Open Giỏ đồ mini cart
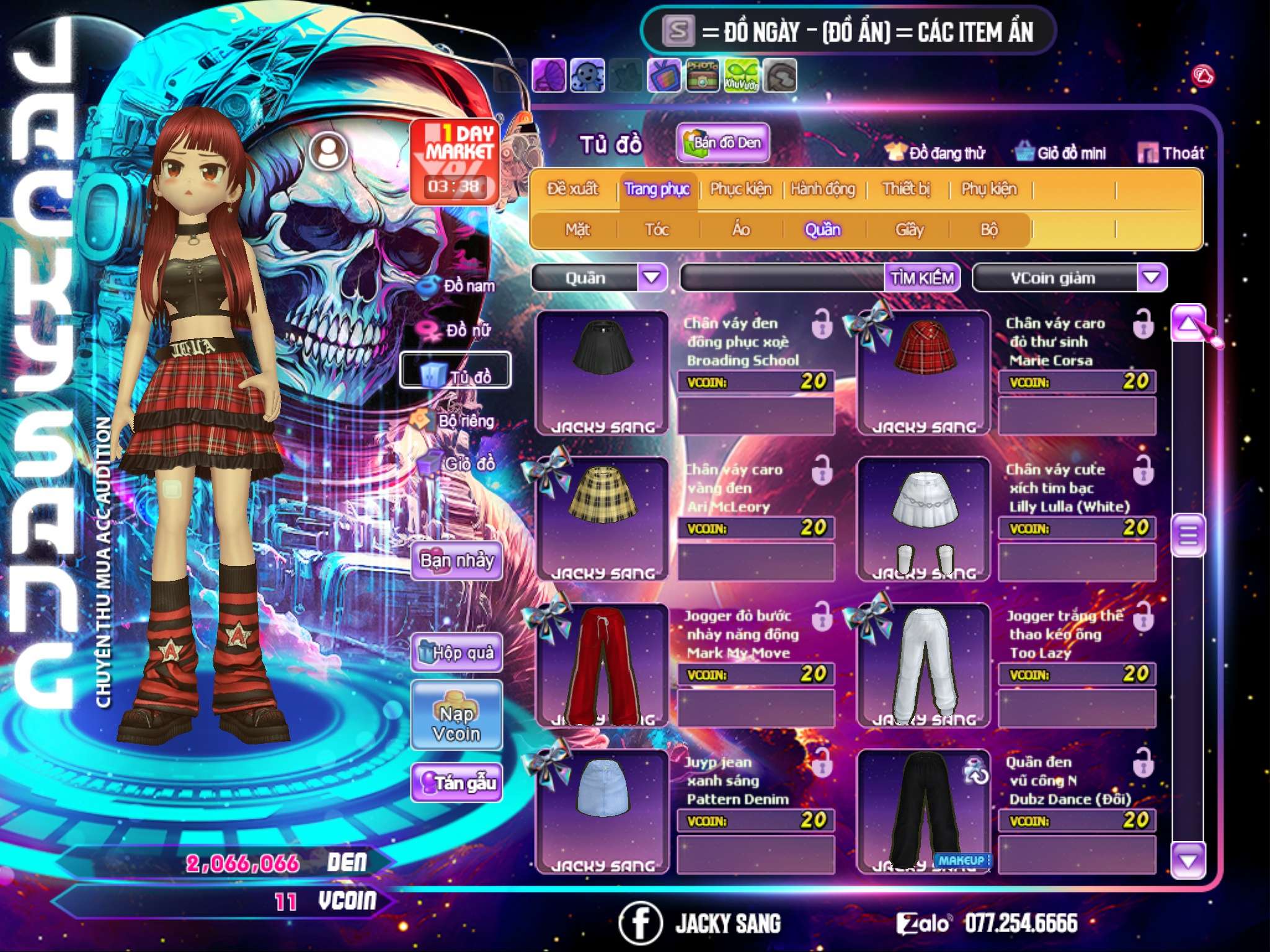The height and width of the screenshot is (952, 1270). click(x=1061, y=152)
